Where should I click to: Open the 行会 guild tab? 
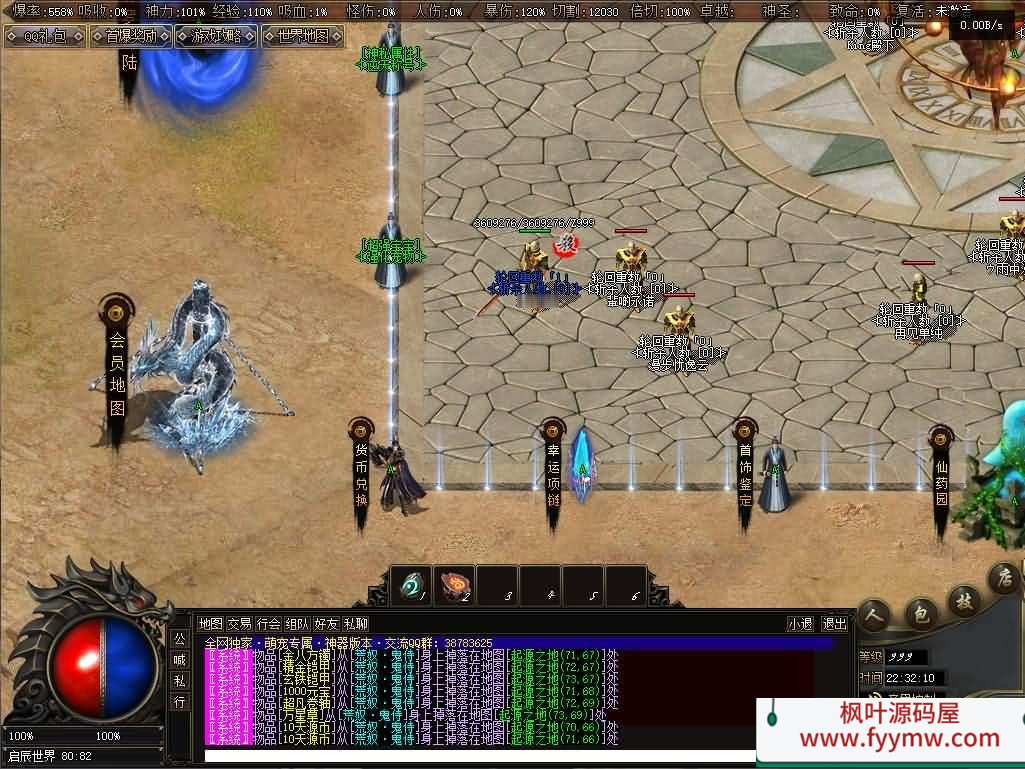click(268, 623)
